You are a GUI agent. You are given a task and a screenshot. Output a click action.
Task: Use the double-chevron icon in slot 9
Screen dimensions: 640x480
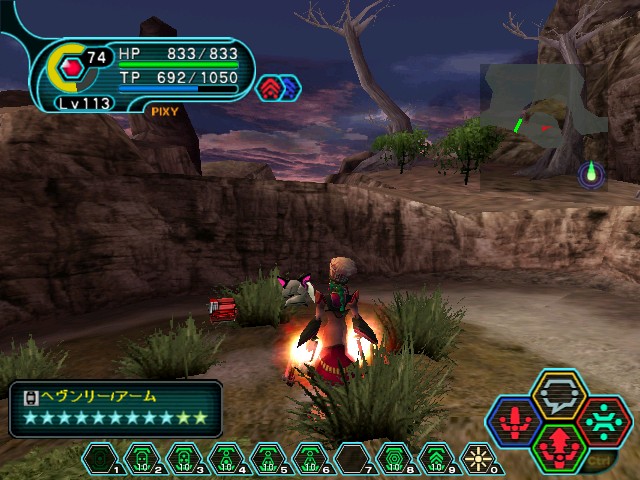click(x=435, y=459)
